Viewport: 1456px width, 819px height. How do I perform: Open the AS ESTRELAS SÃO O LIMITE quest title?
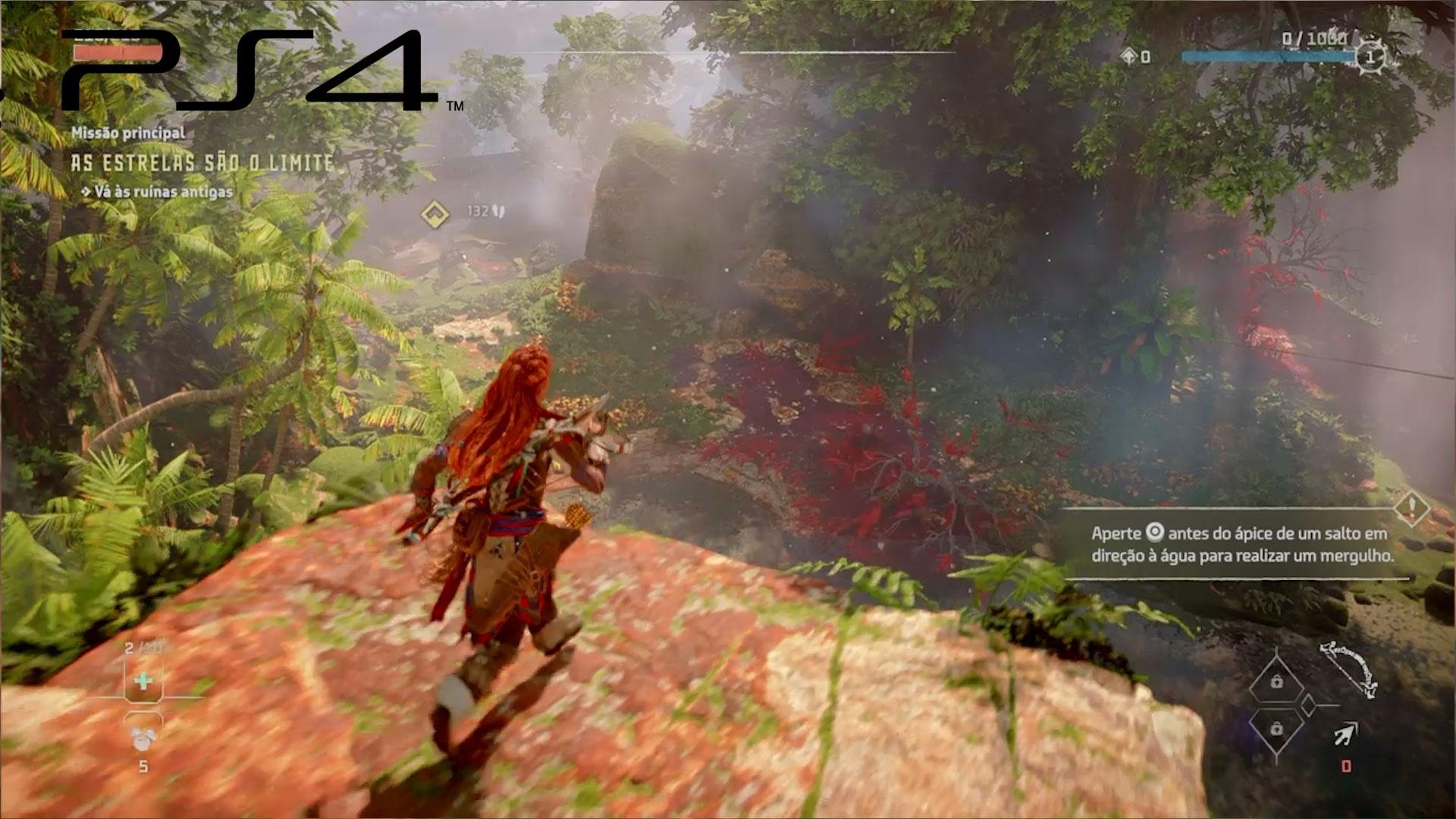tap(201, 160)
